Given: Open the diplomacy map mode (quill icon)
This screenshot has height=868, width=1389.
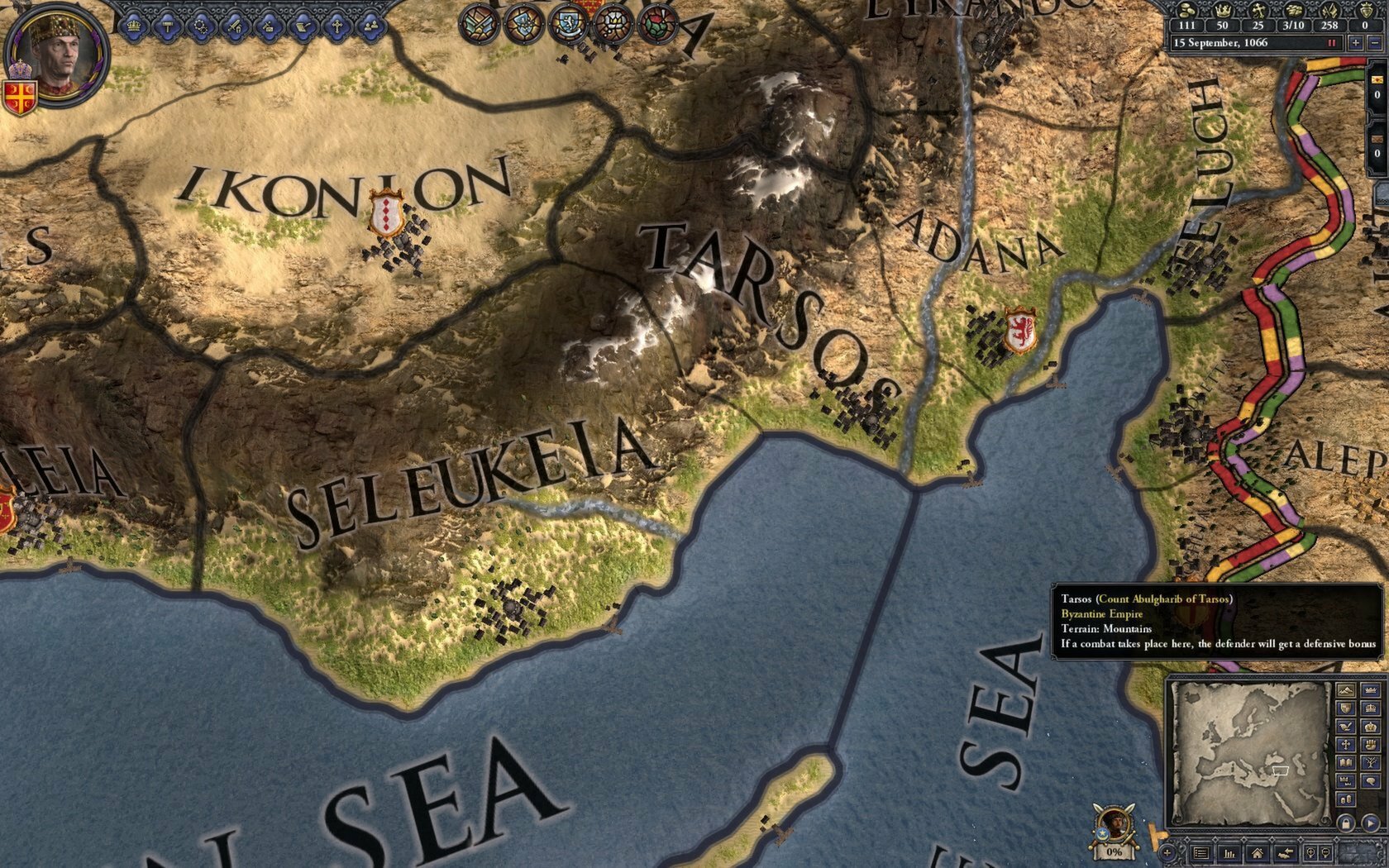Looking at the screenshot, I should (x=1345, y=727).
